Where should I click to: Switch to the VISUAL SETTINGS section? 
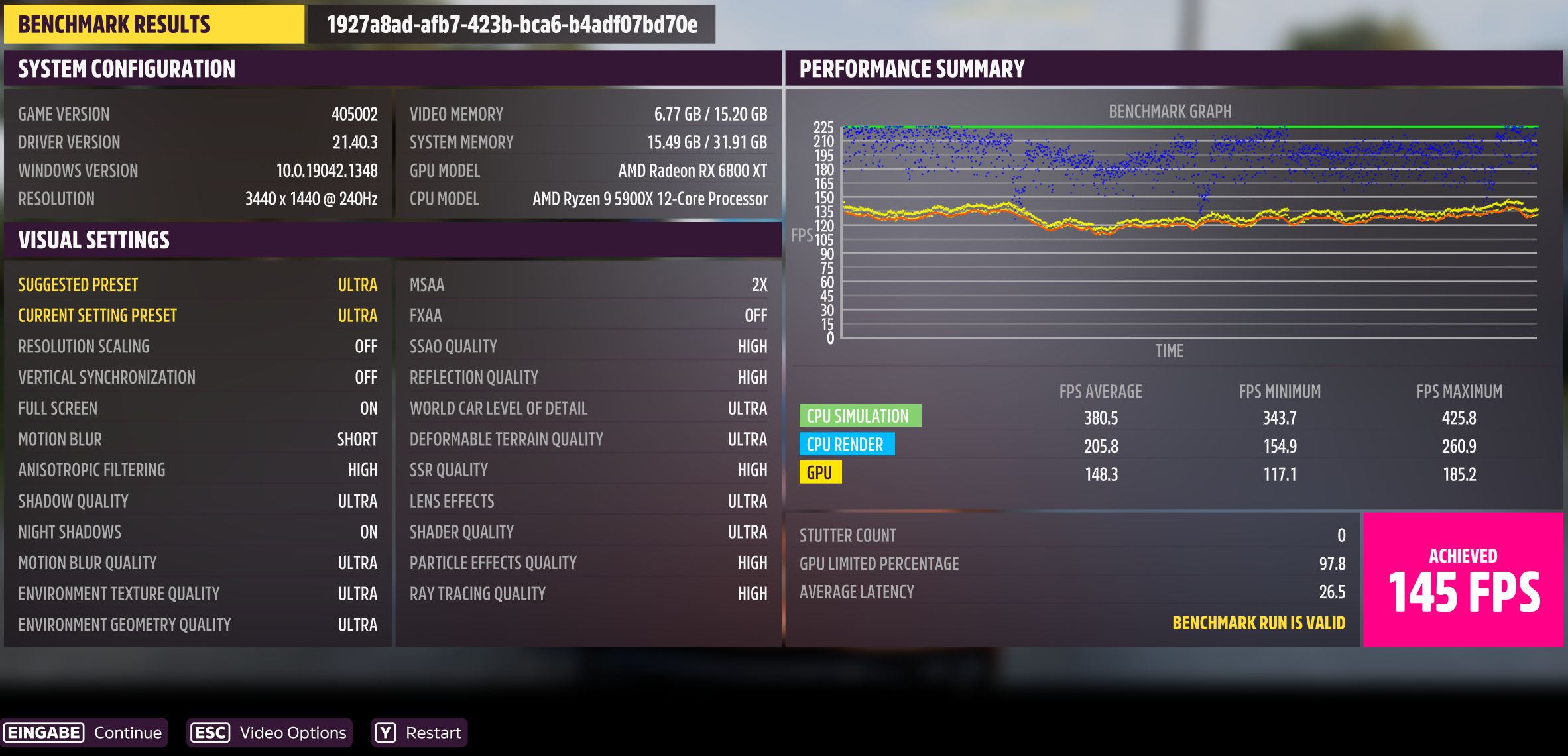tap(95, 239)
